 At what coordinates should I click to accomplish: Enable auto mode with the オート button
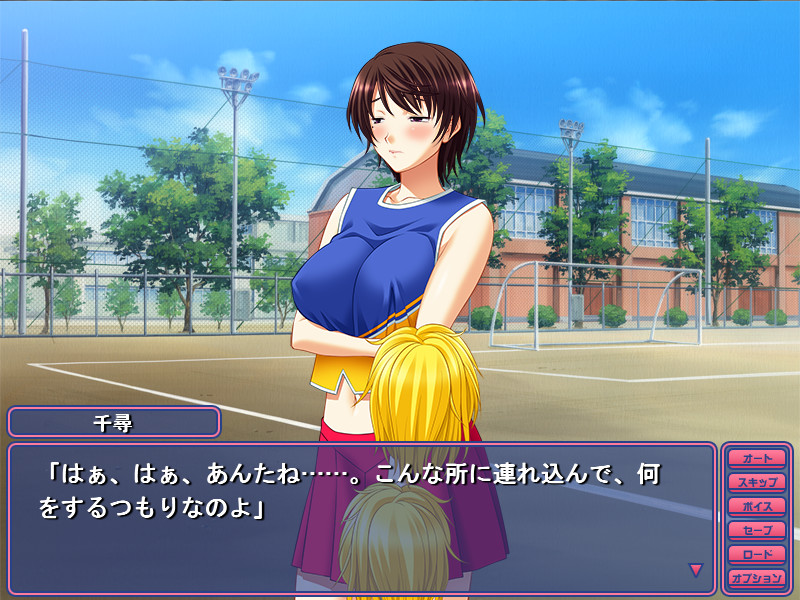pos(757,458)
